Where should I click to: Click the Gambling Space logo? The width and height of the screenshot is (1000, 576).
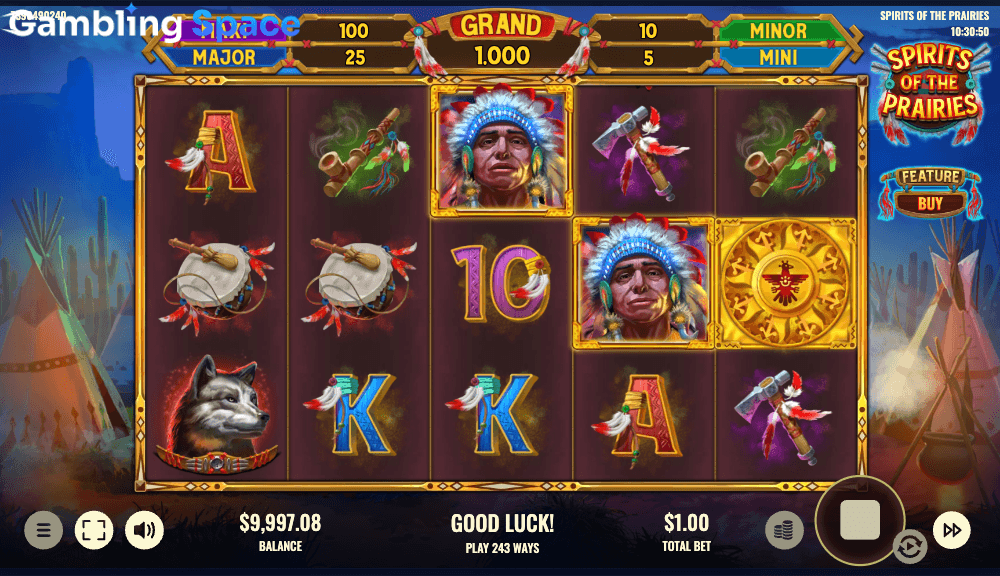[150, 24]
